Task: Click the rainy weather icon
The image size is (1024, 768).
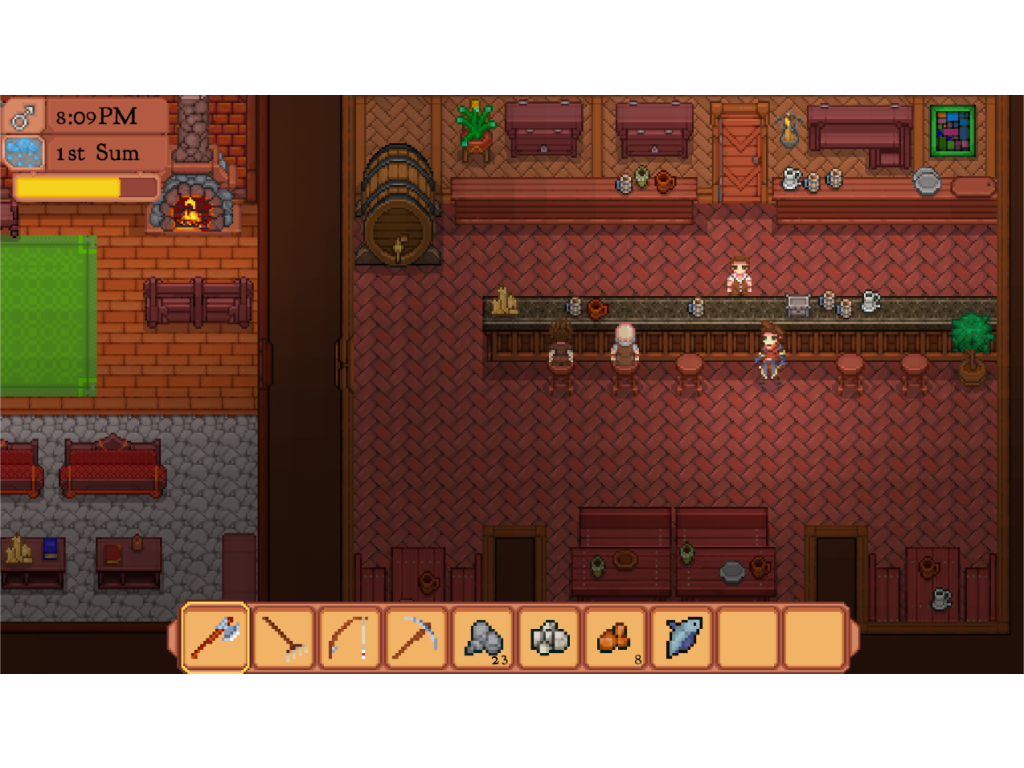Action: tap(23, 152)
